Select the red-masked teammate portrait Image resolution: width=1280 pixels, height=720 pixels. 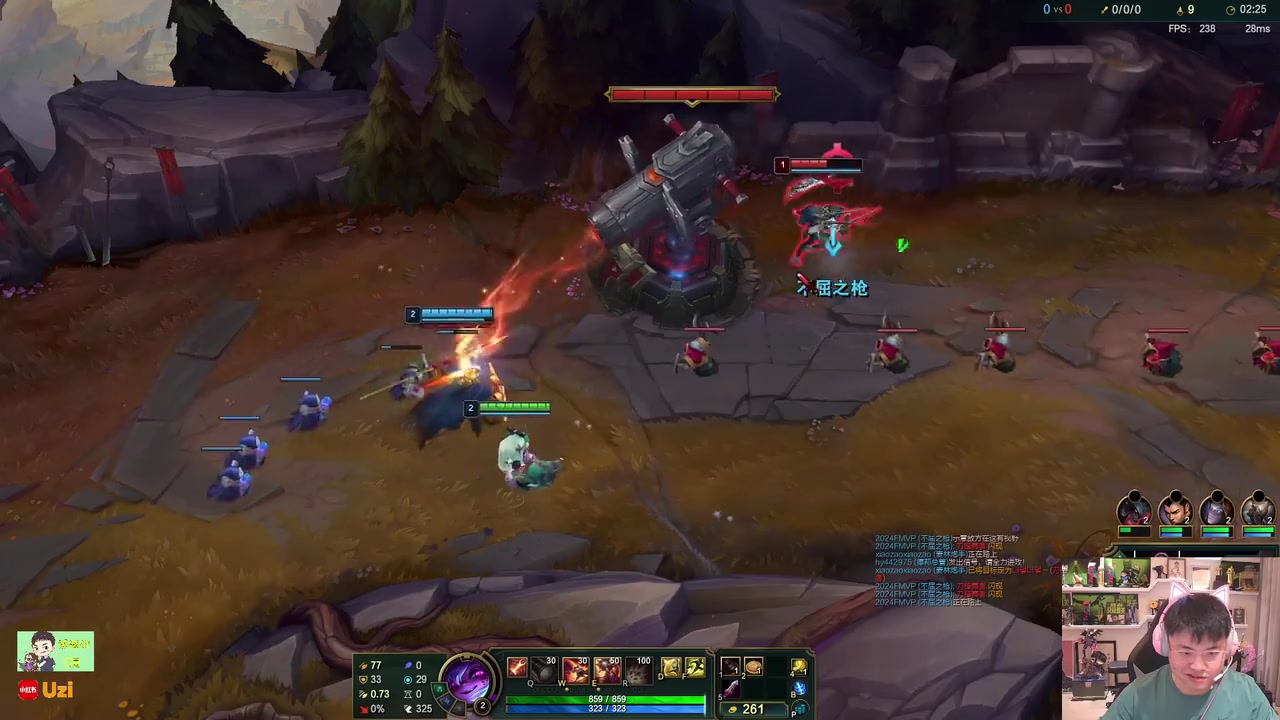tap(1134, 510)
